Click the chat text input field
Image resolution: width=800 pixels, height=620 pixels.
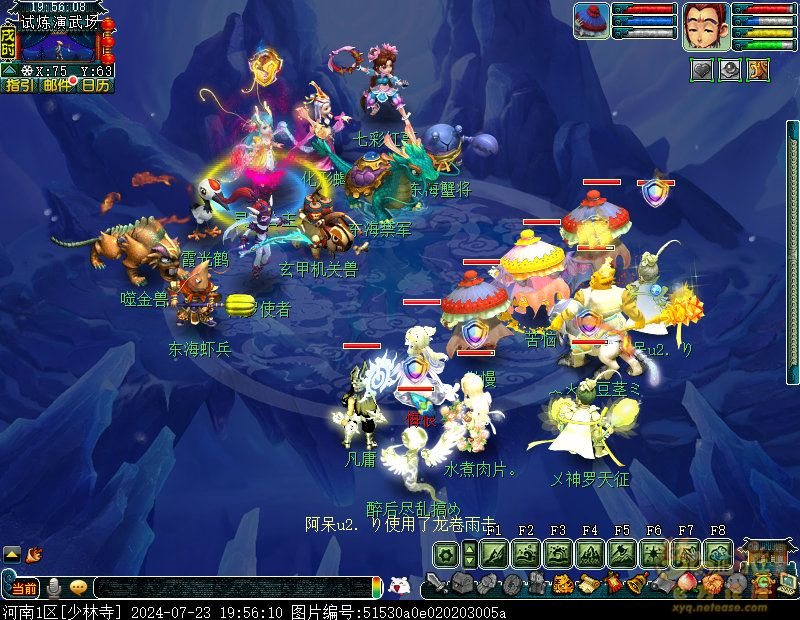coord(230,588)
